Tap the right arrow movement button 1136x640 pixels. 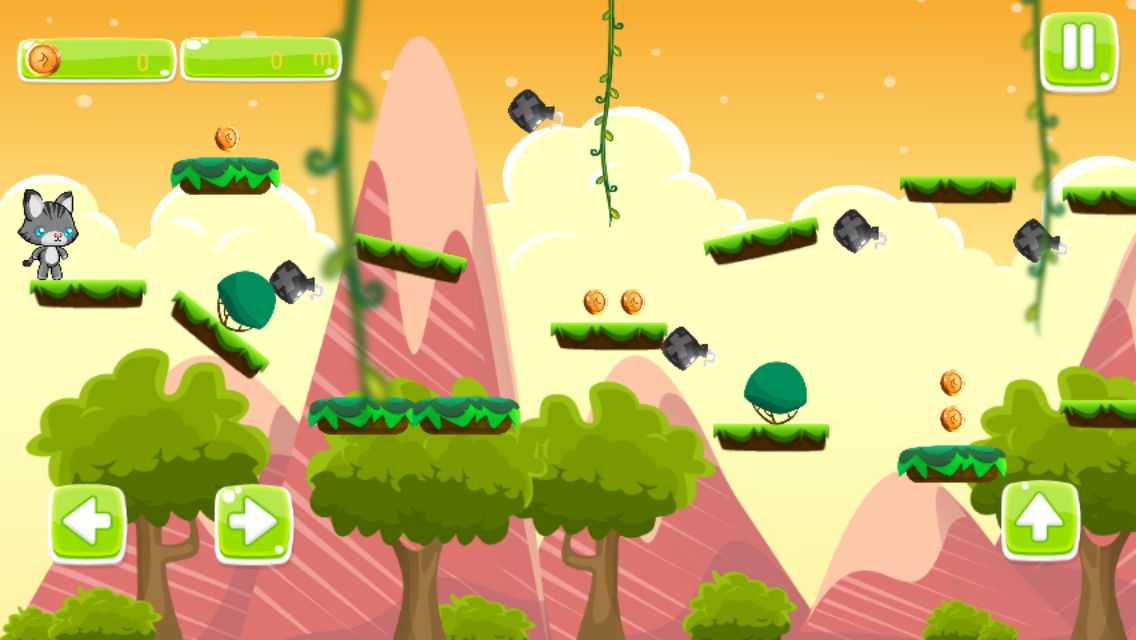[253, 522]
